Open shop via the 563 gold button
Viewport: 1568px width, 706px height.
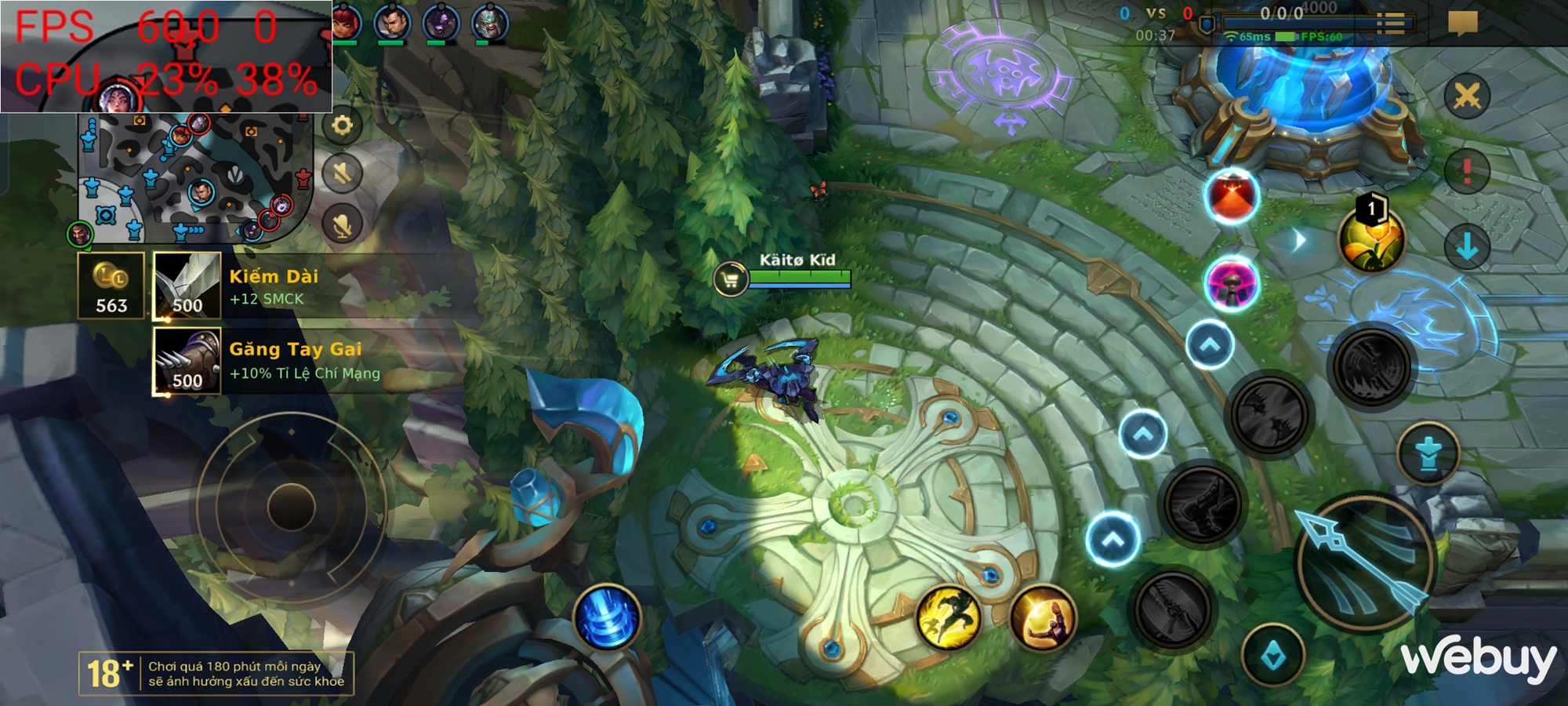[x=111, y=286]
